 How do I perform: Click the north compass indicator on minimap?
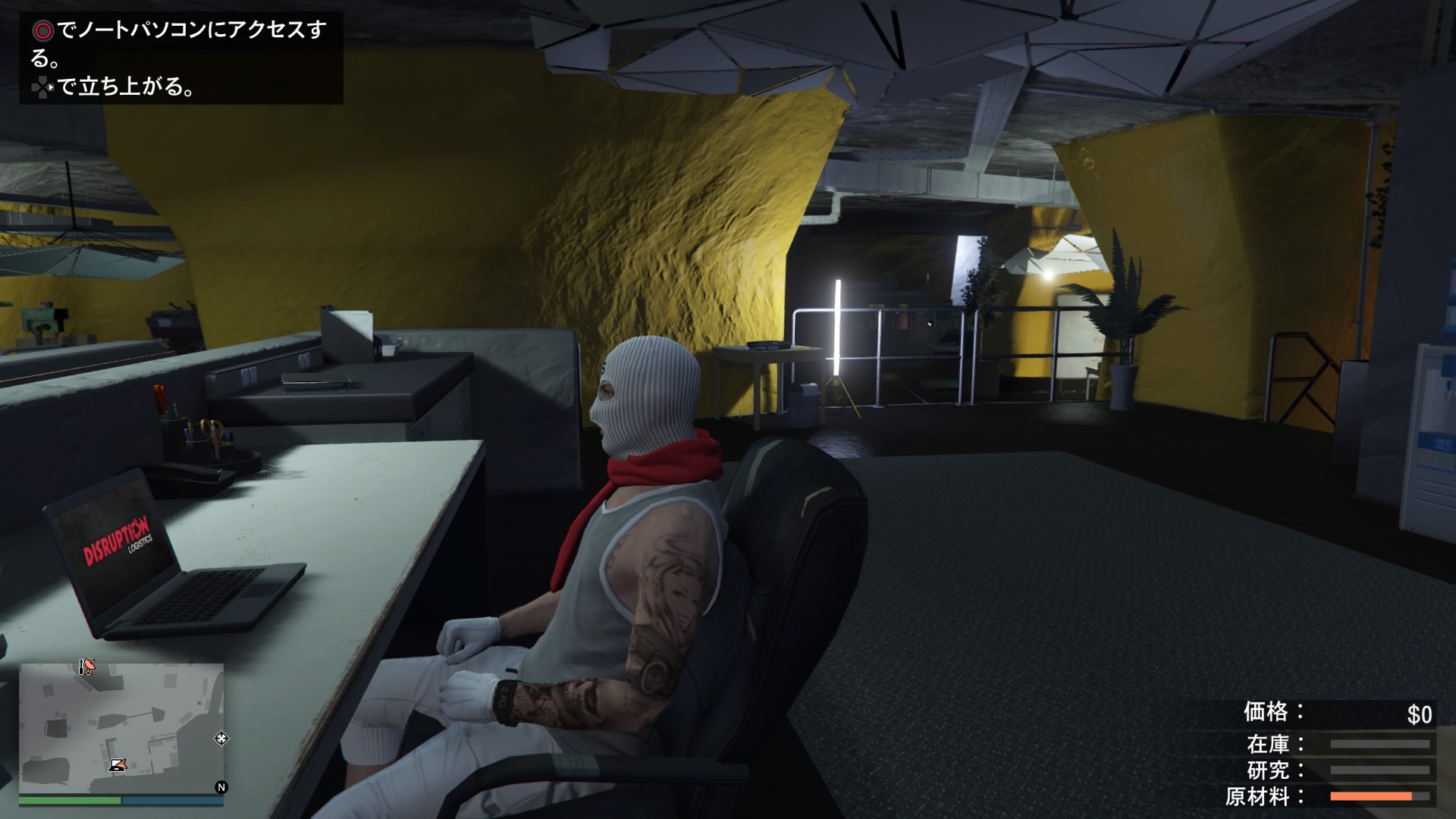[x=221, y=787]
